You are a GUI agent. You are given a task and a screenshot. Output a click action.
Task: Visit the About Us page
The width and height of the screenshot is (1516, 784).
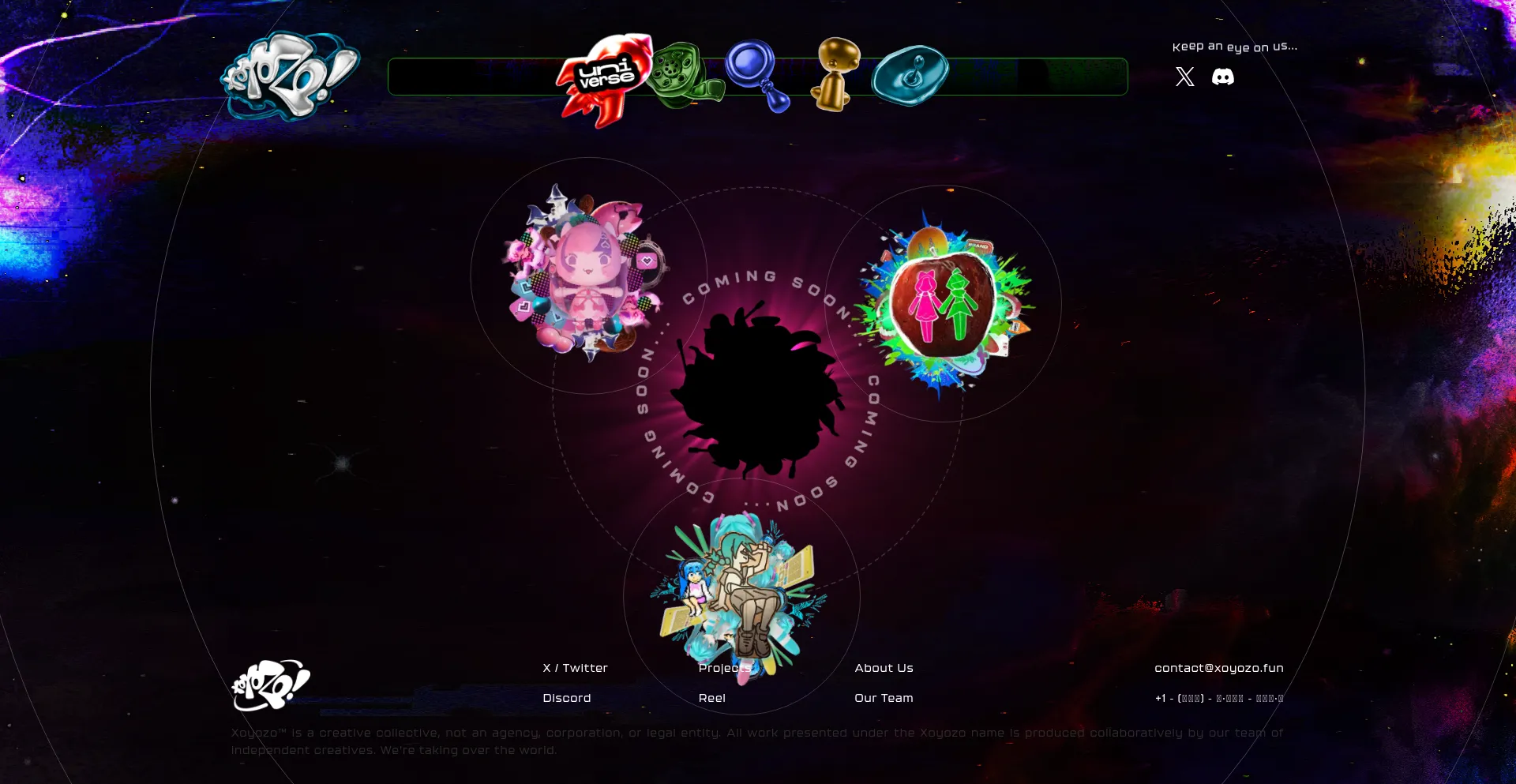(x=884, y=668)
